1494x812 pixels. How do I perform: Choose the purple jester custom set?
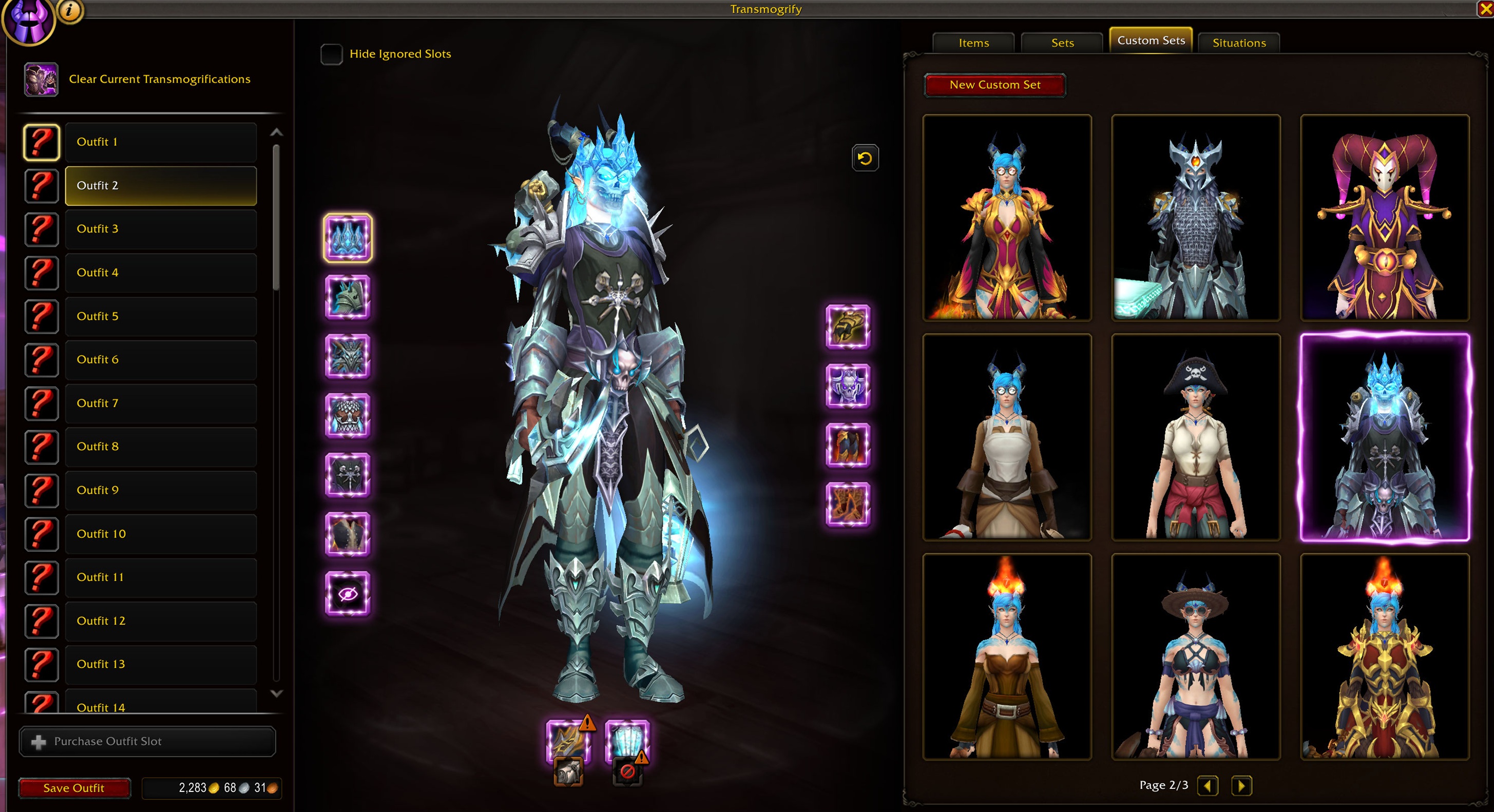(1384, 218)
